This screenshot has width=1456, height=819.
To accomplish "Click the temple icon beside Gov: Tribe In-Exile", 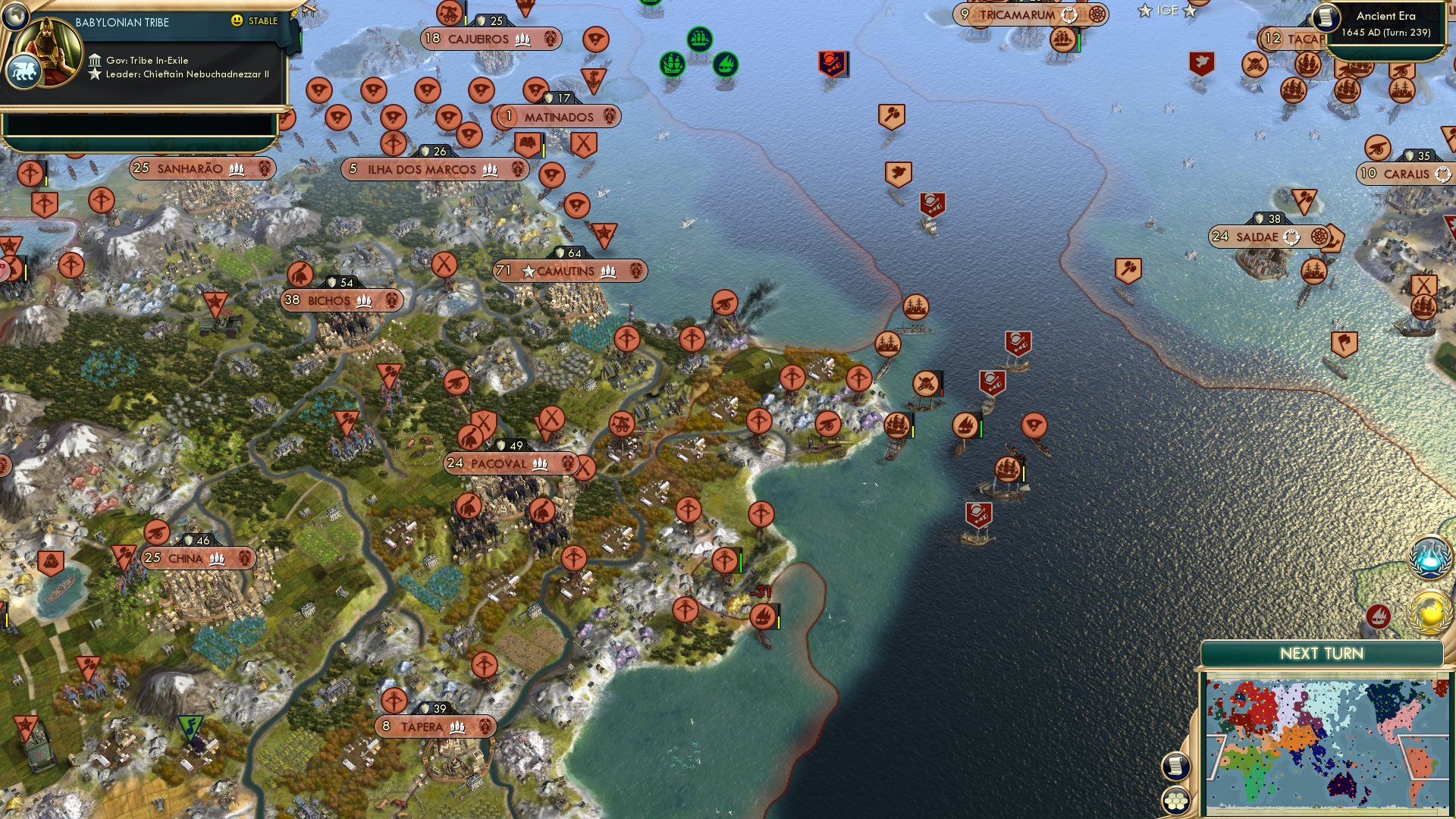I will tap(96, 61).
